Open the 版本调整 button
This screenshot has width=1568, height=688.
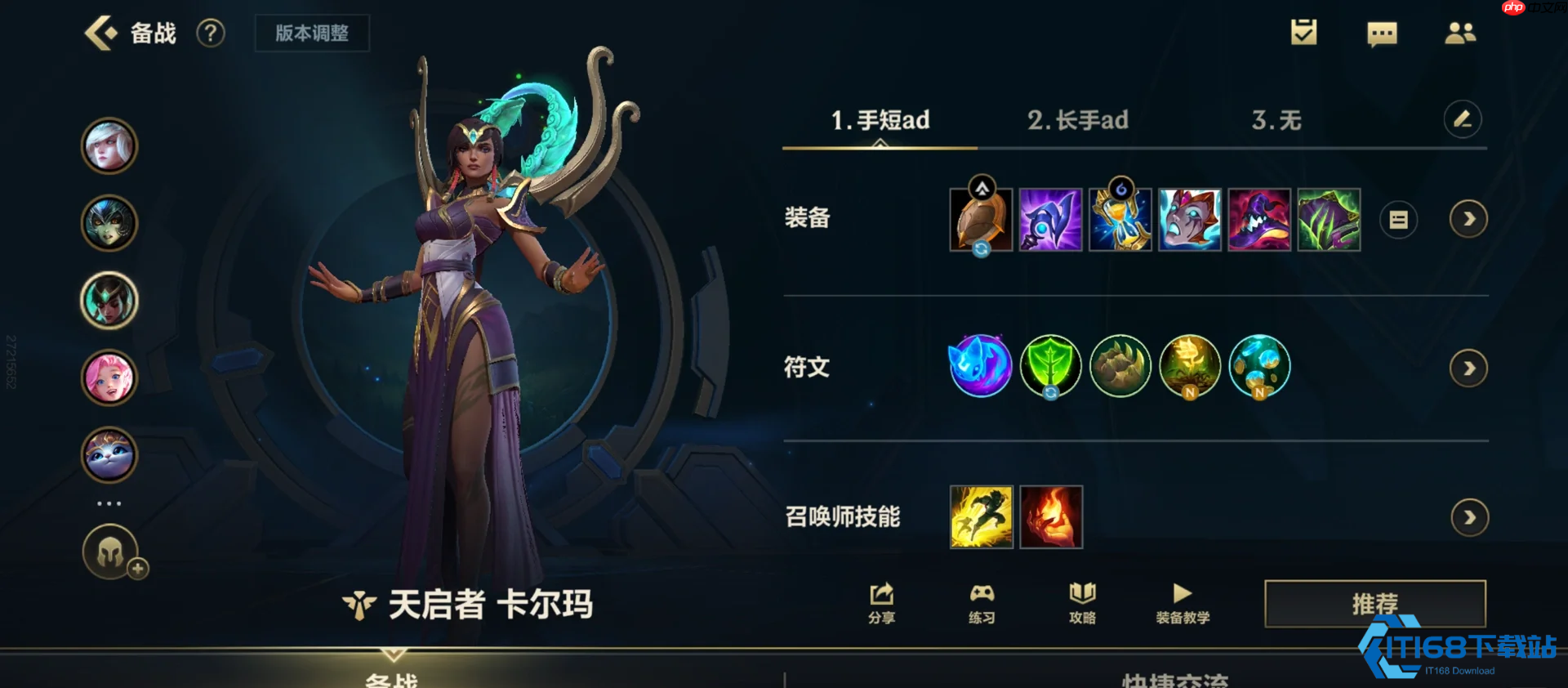click(x=312, y=34)
